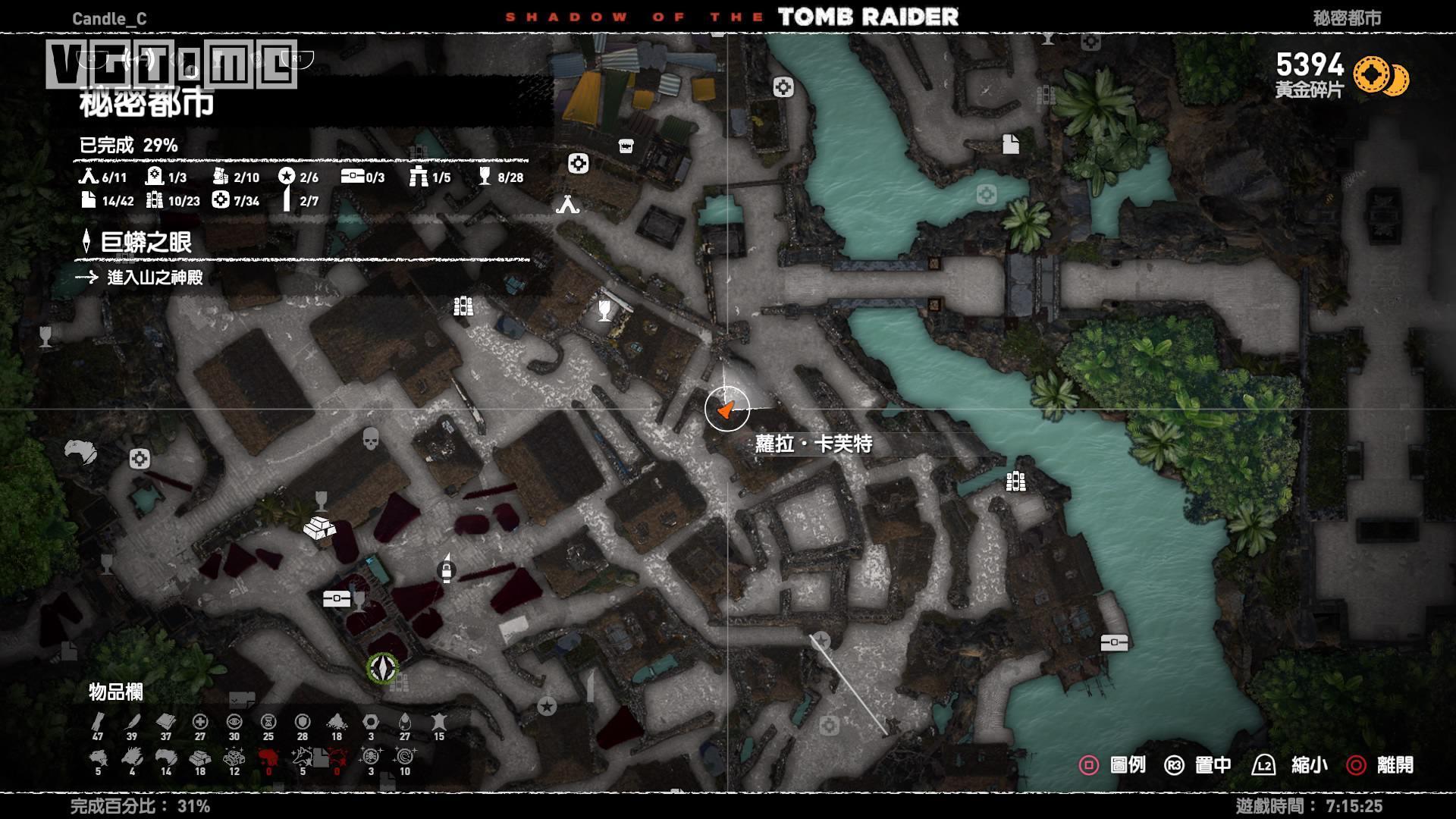Select the padlock marker on the map

coord(447,569)
